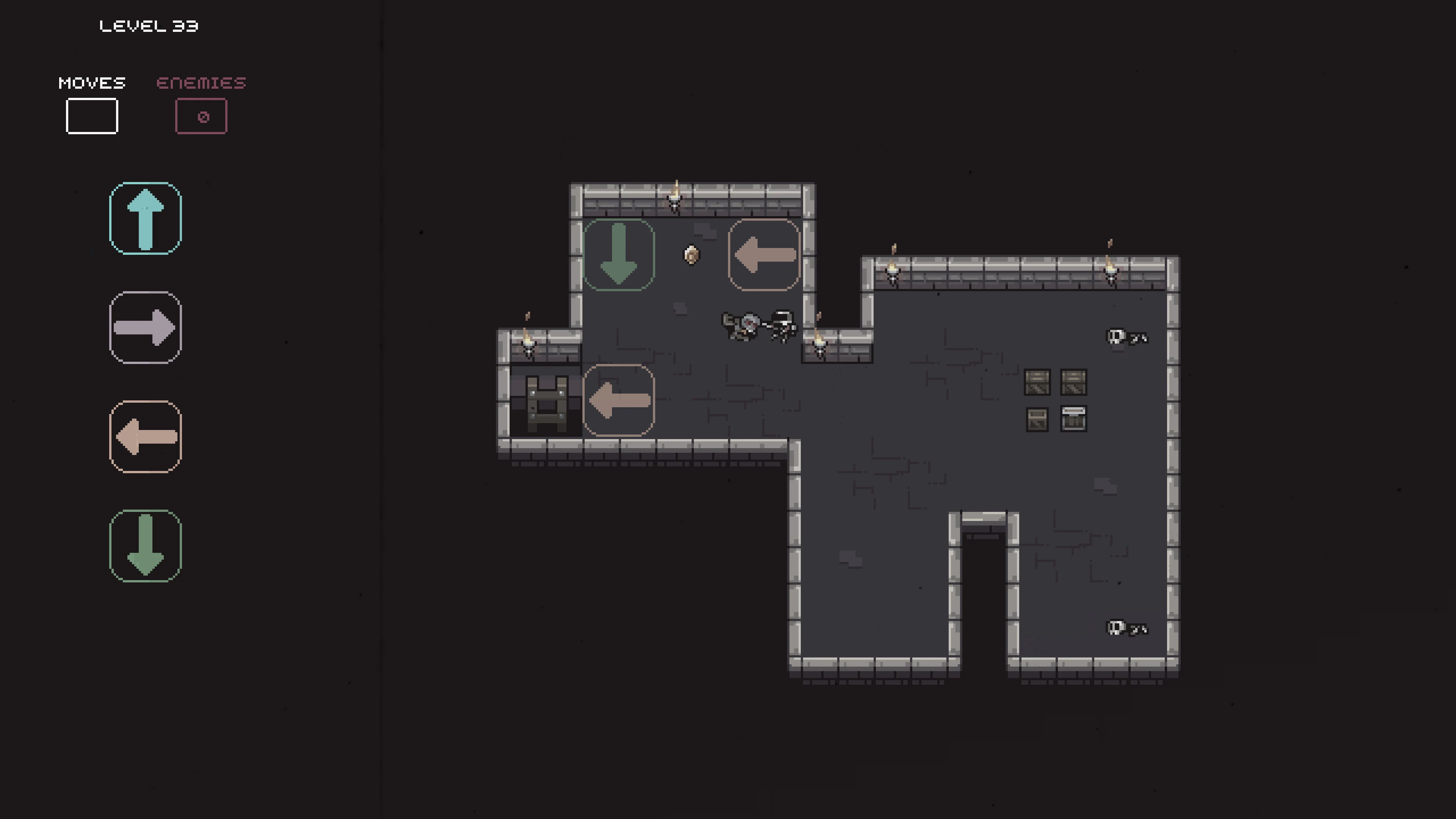The width and height of the screenshot is (1456, 819).
Task: Toggle the left-arrow tile in the top room
Action: (764, 256)
